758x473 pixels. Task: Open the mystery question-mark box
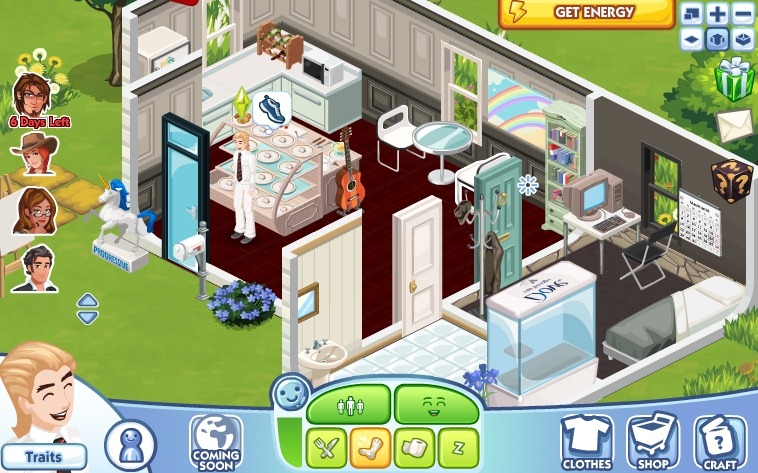(x=731, y=180)
